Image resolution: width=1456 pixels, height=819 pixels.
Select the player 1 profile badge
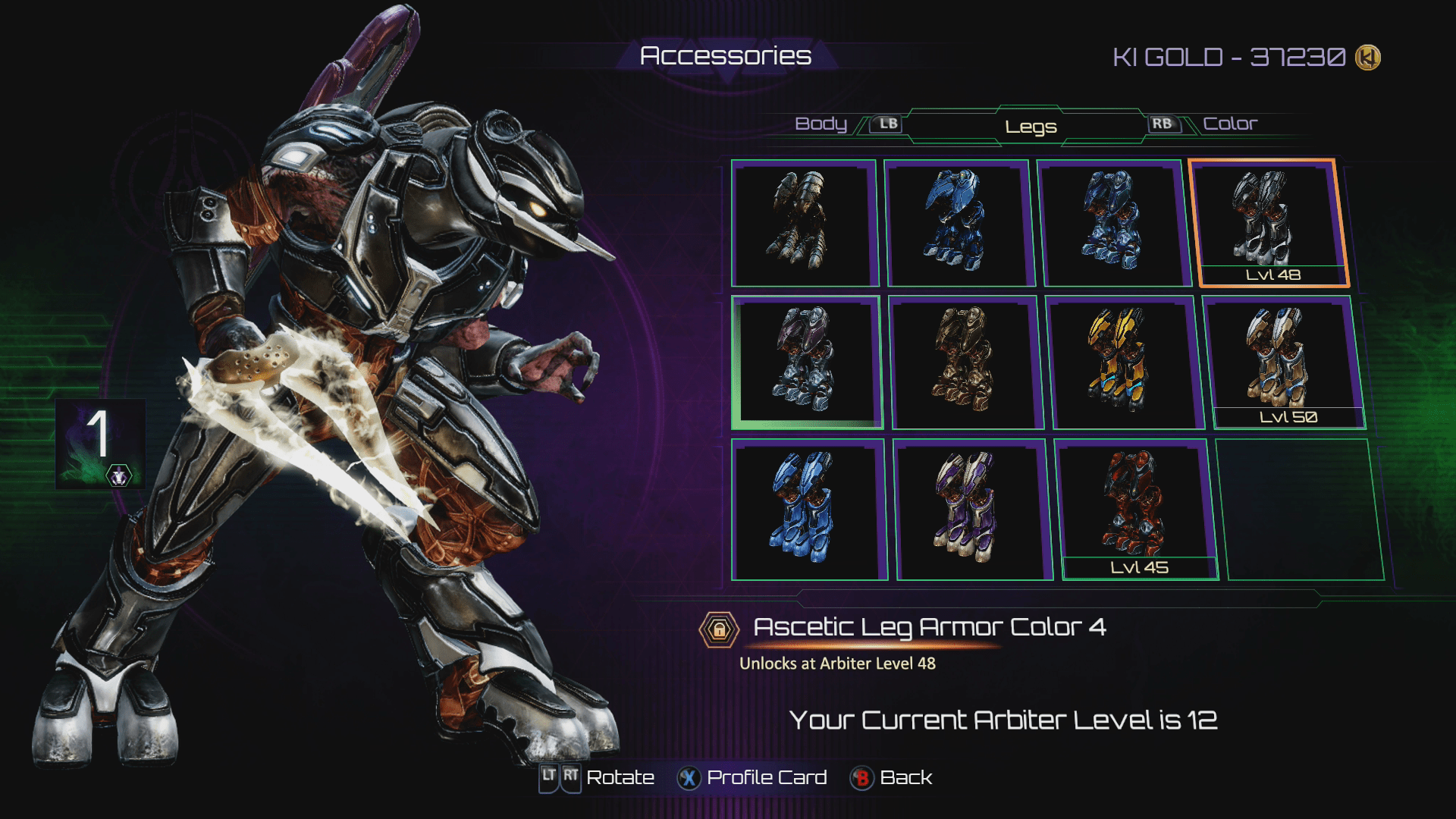pyautogui.click(x=100, y=444)
